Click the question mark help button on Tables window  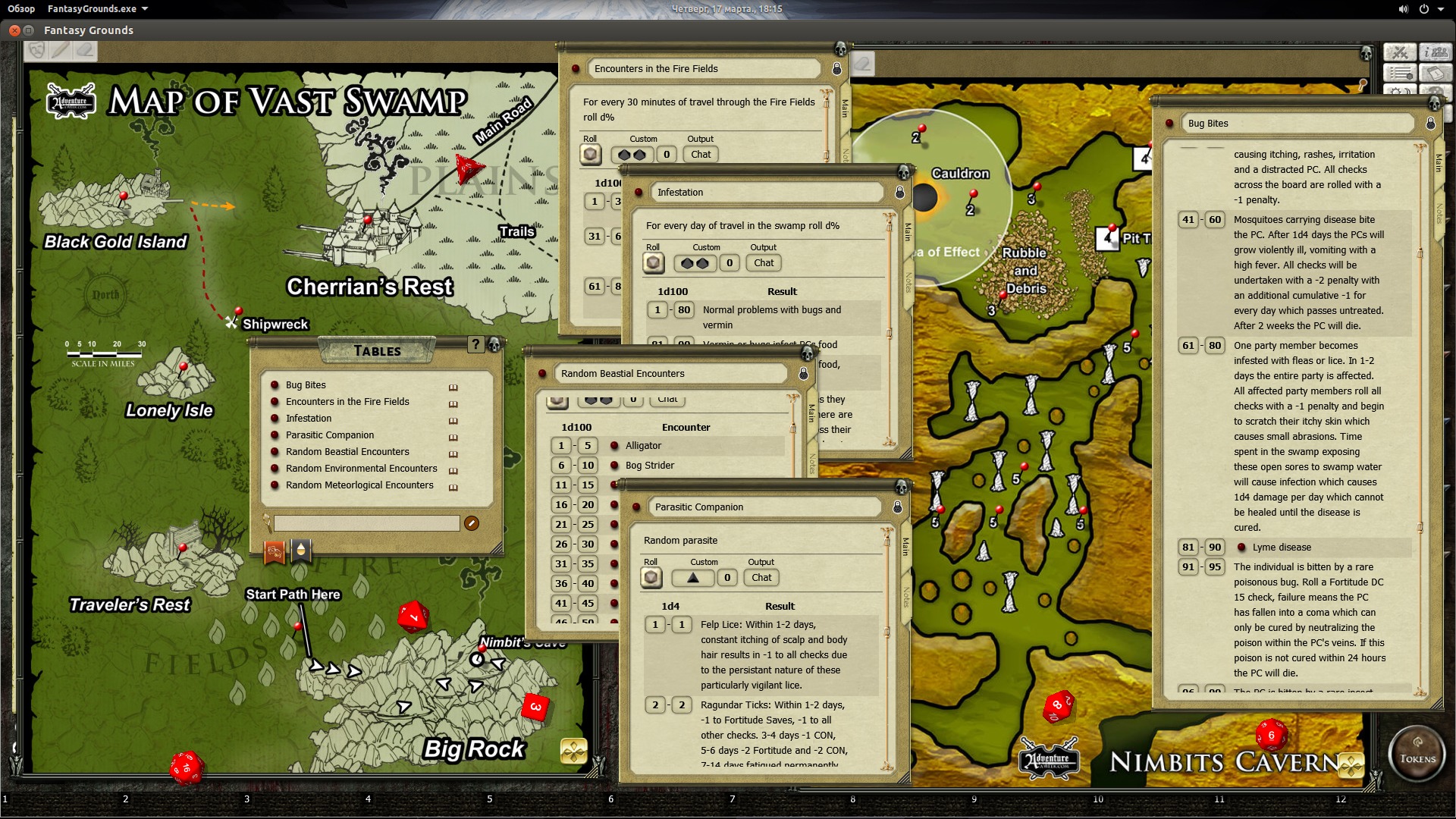tap(475, 344)
